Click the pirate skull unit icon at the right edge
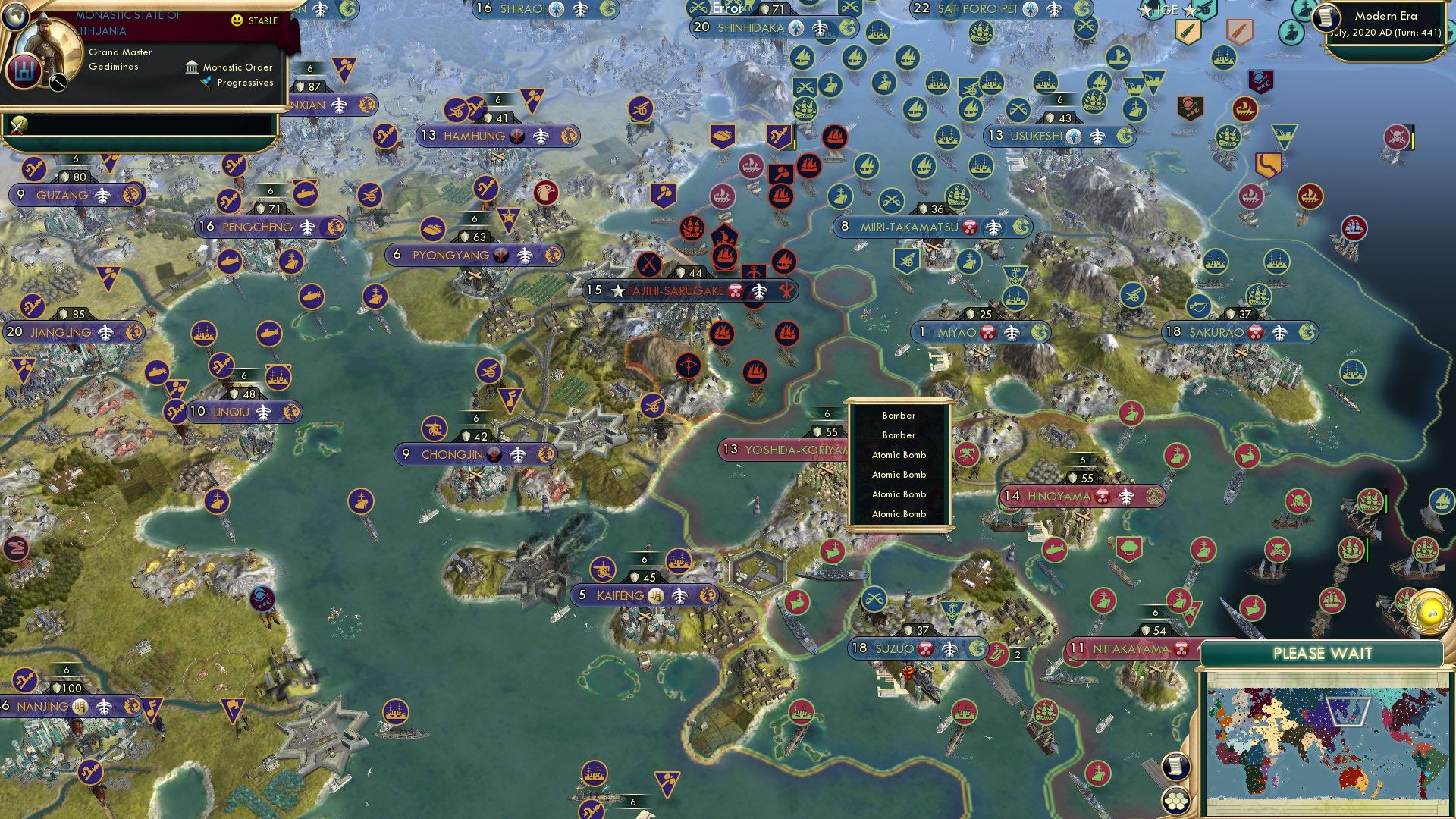Viewport: 1456px width, 819px height. click(x=1398, y=138)
